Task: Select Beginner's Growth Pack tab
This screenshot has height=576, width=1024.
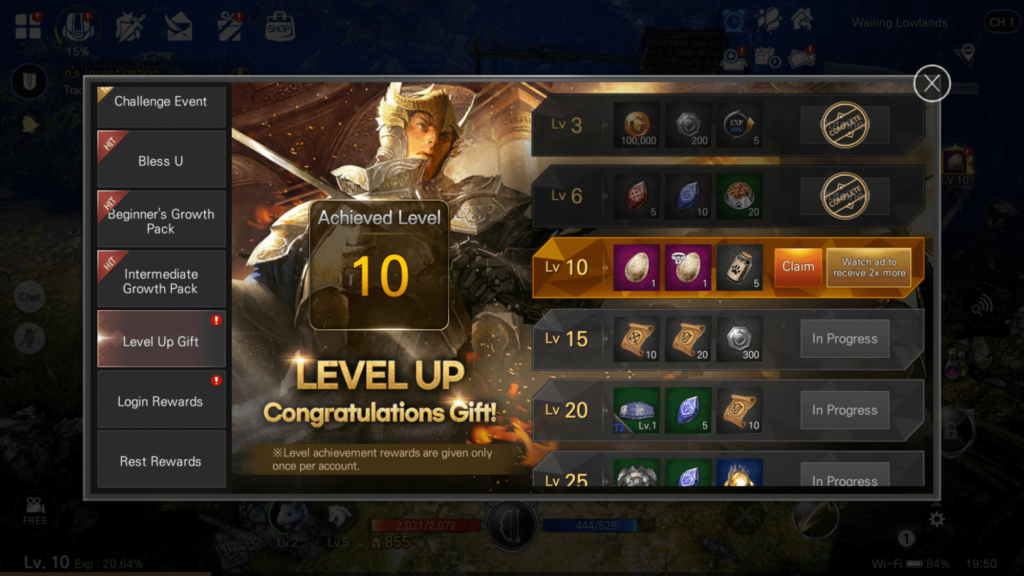Action: pyautogui.click(x=161, y=221)
